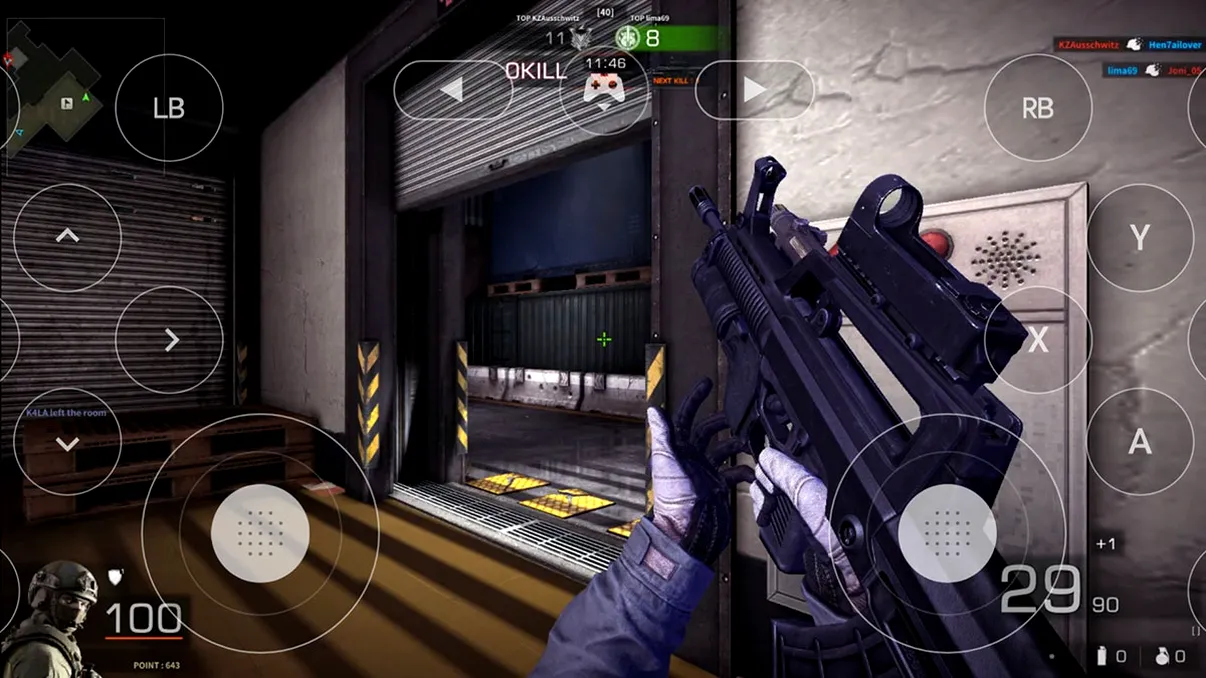1206x678 pixels.
Task: Tap the left virtual thumbstick
Action: [260, 533]
